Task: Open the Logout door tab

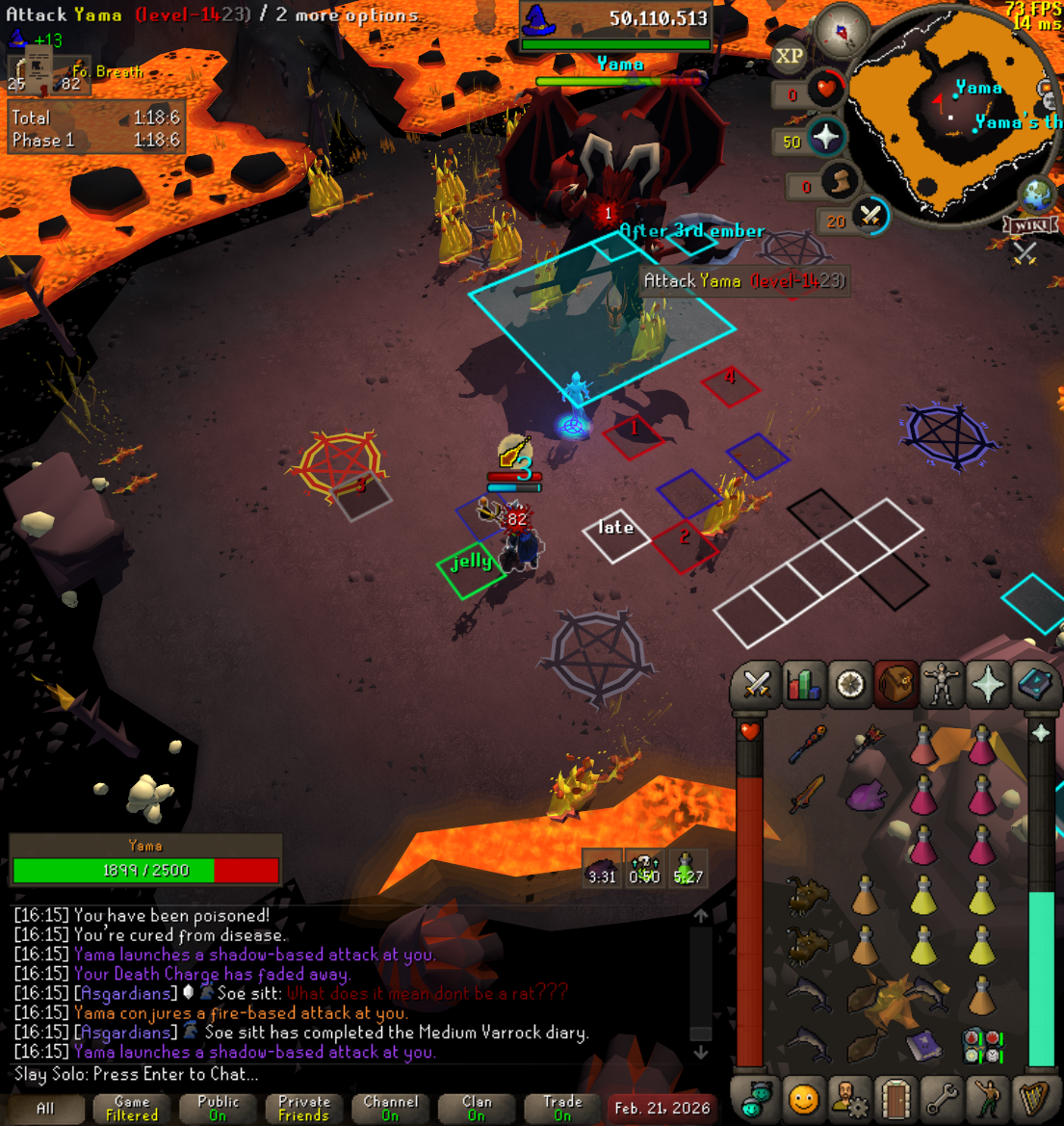Action: click(895, 1098)
